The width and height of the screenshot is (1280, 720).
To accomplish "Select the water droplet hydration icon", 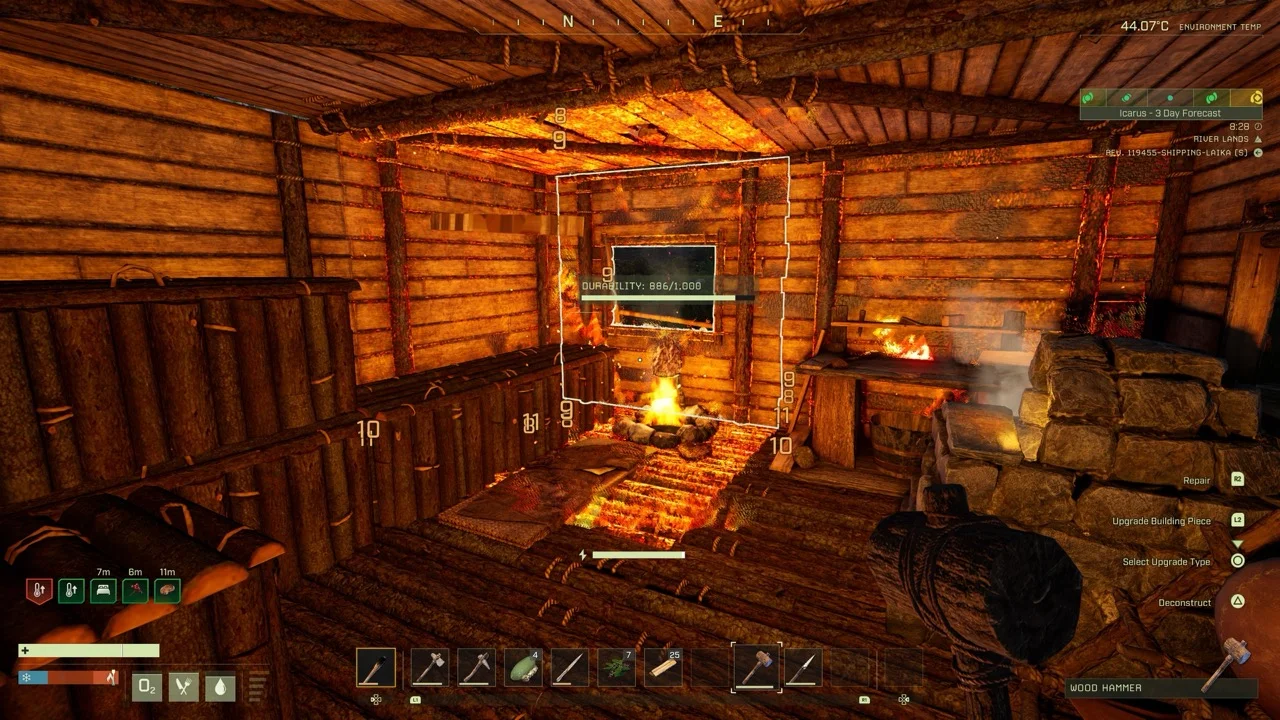I will tap(220, 687).
